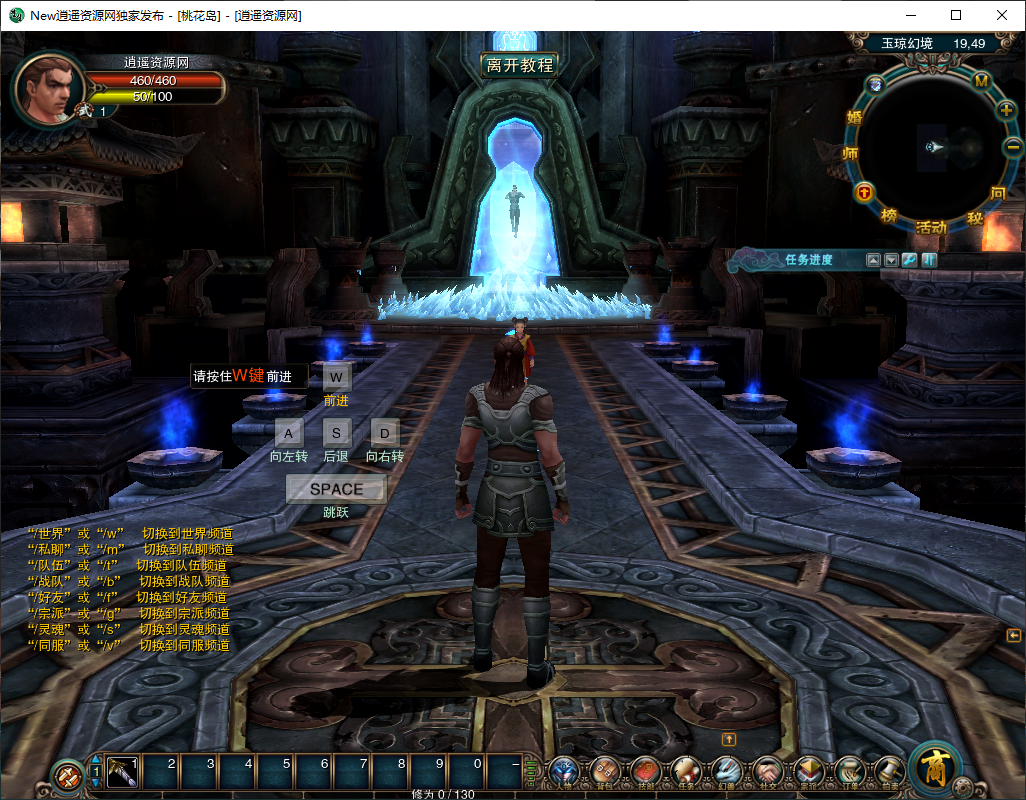The height and width of the screenshot is (800, 1026).
Task: Open the quest tracker wrench settings
Action: (x=909, y=260)
